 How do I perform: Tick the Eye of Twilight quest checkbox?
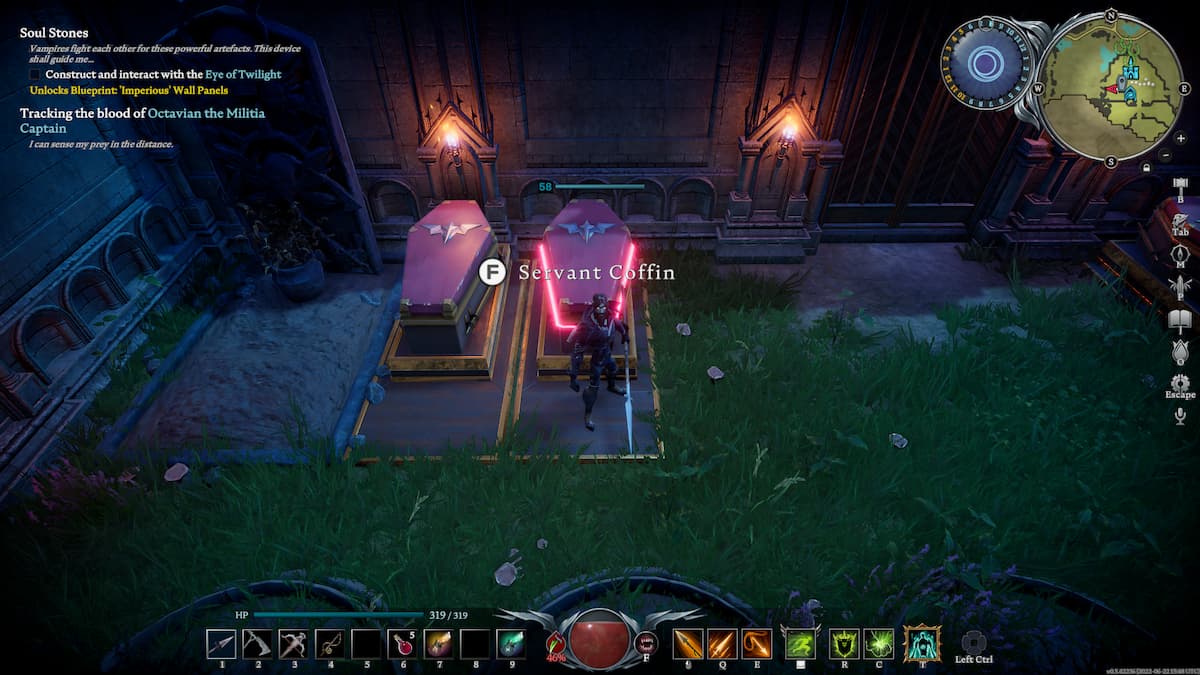pyautogui.click(x=36, y=74)
